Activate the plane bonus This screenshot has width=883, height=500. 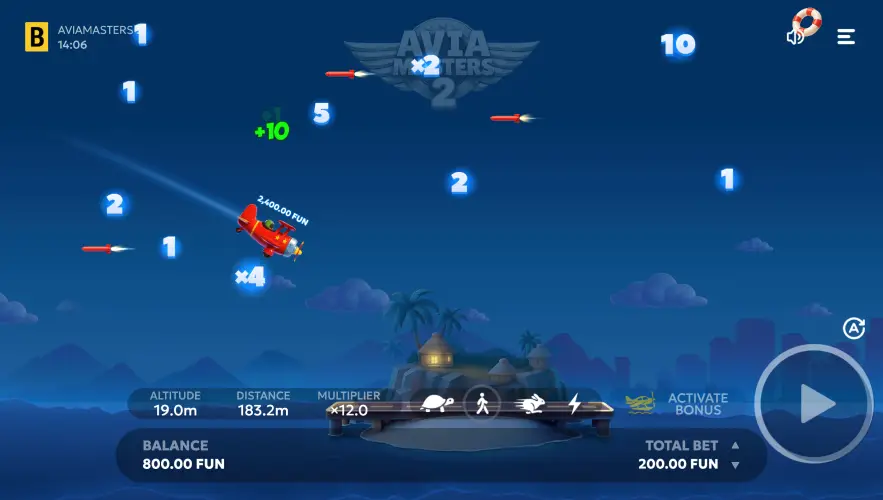coord(678,404)
